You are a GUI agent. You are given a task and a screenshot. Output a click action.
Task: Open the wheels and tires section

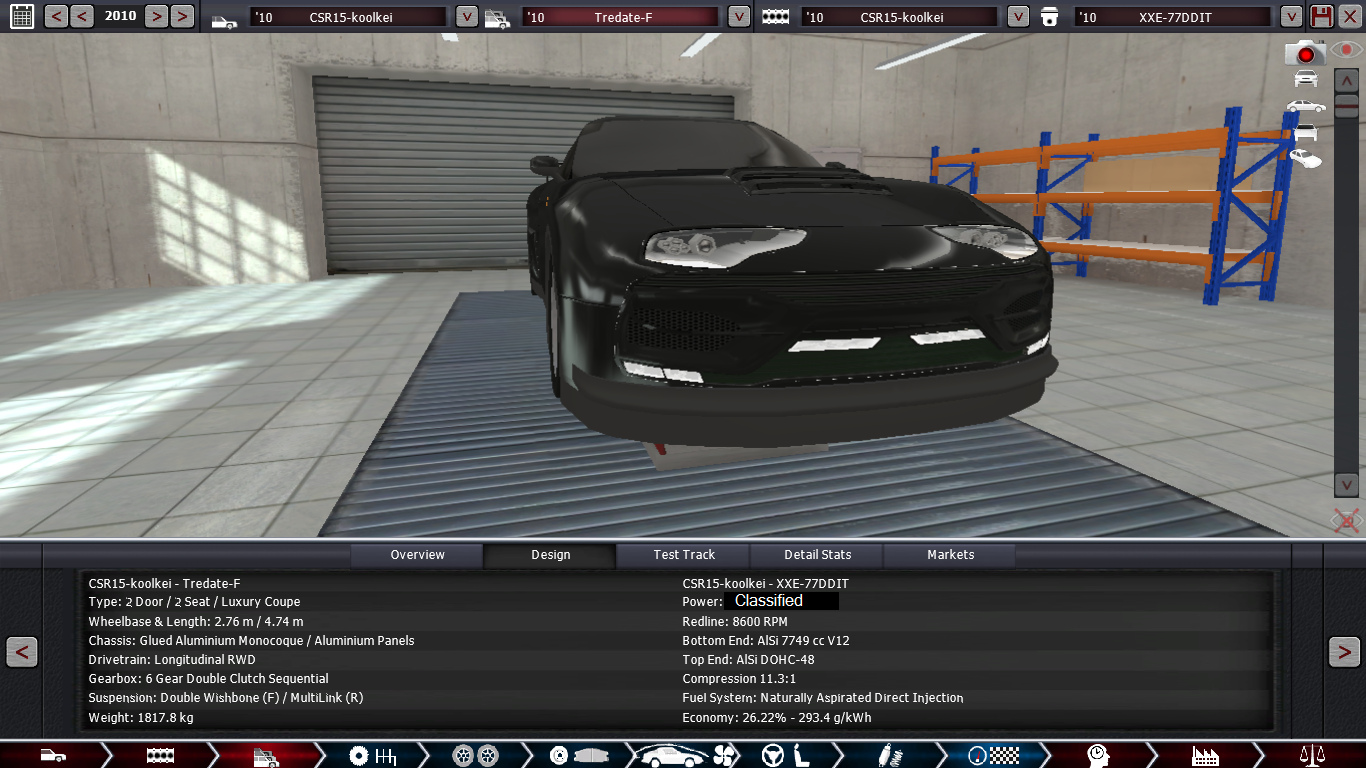[x=475, y=755]
